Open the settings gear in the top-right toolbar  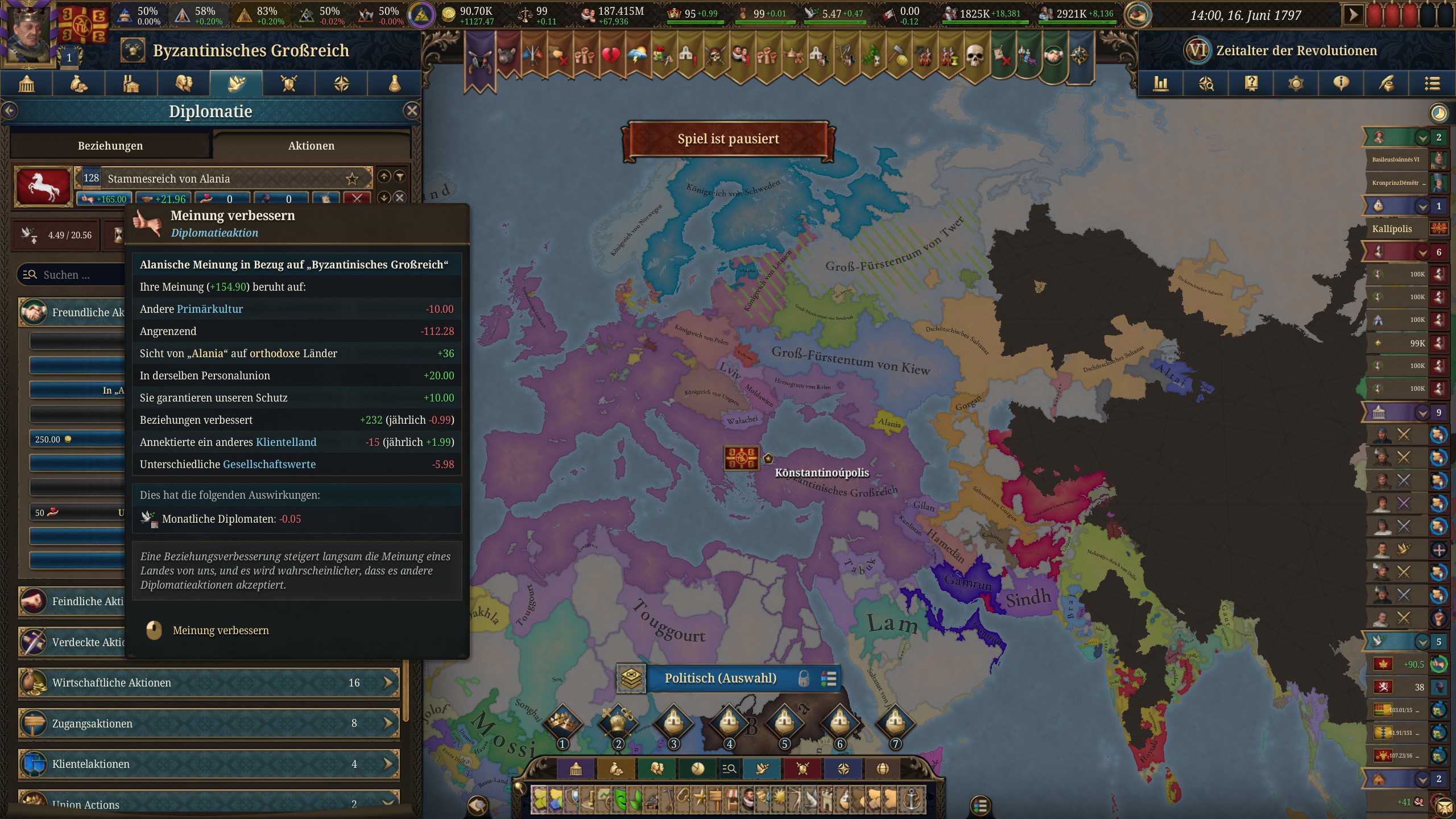click(x=1296, y=84)
